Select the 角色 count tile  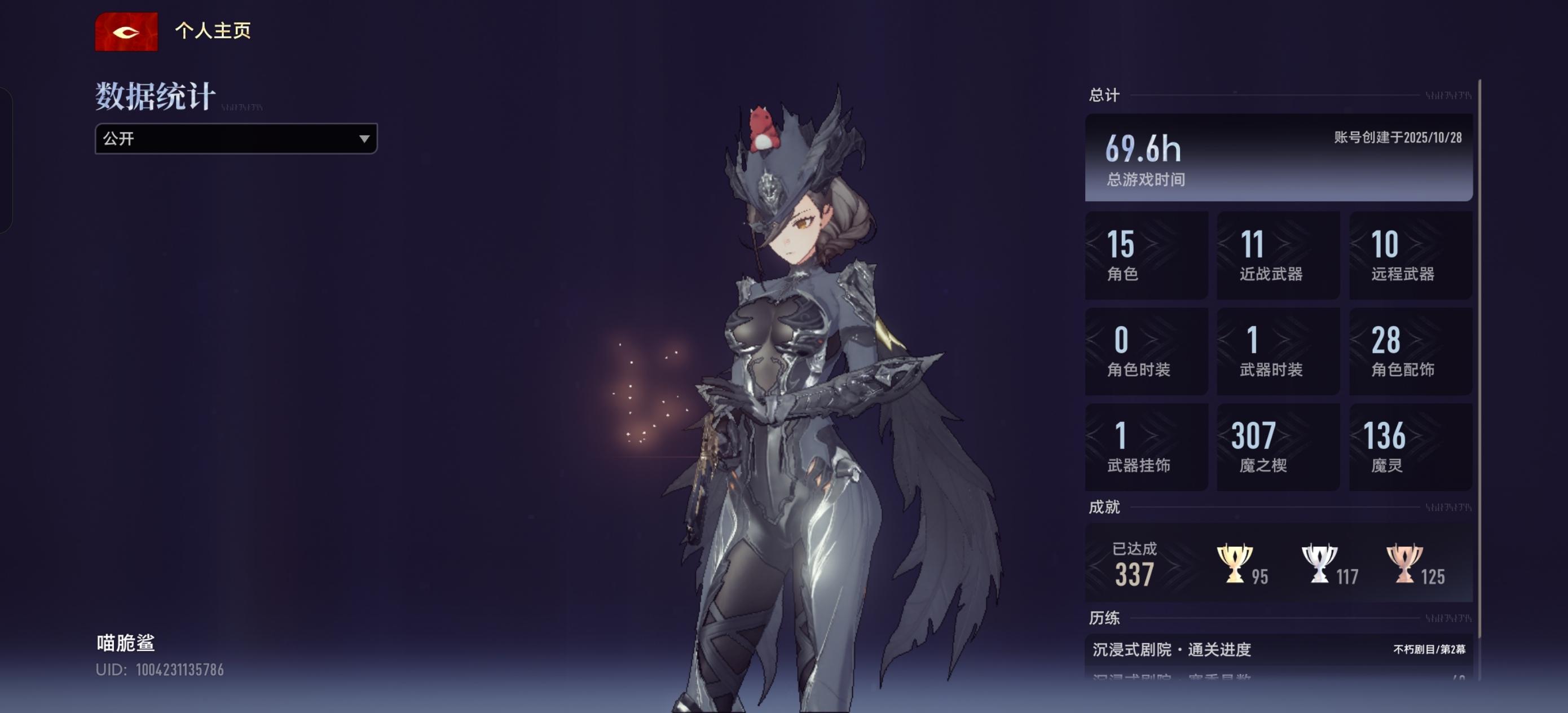click(1146, 255)
